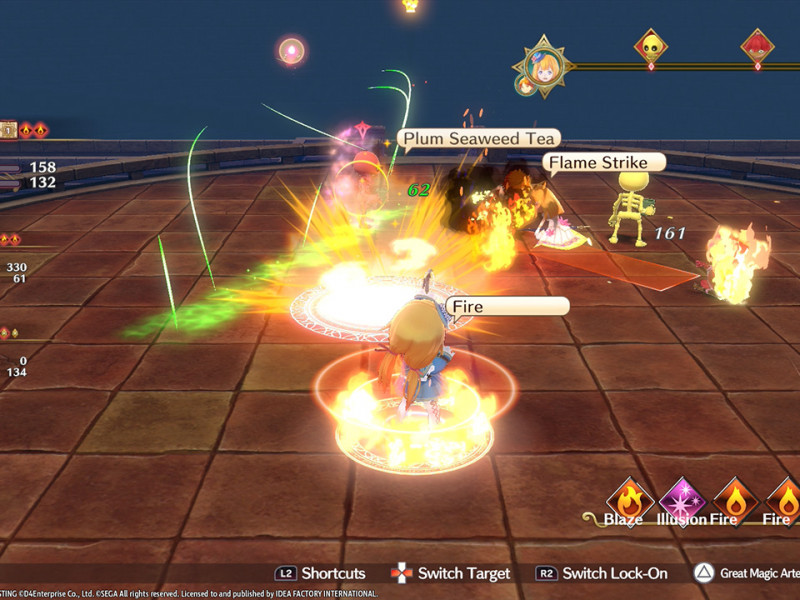The height and width of the screenshot is (600, 800).
Task: Select the blonde girl turn-order portrait
Action: tap(545, 65)
